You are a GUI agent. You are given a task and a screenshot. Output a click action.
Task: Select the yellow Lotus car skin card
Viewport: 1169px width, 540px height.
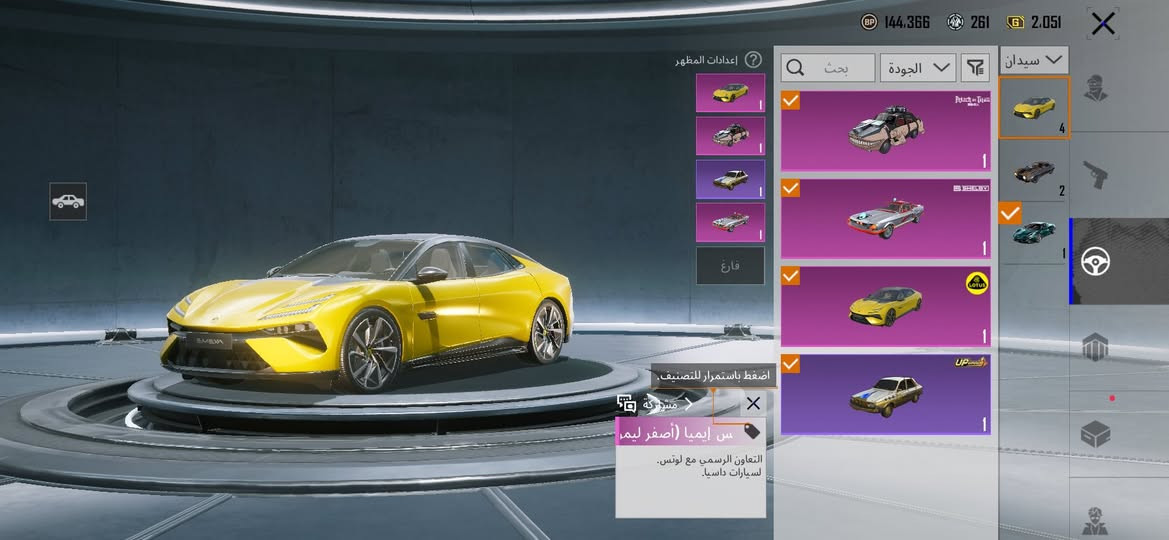click(x=885, y=304)
